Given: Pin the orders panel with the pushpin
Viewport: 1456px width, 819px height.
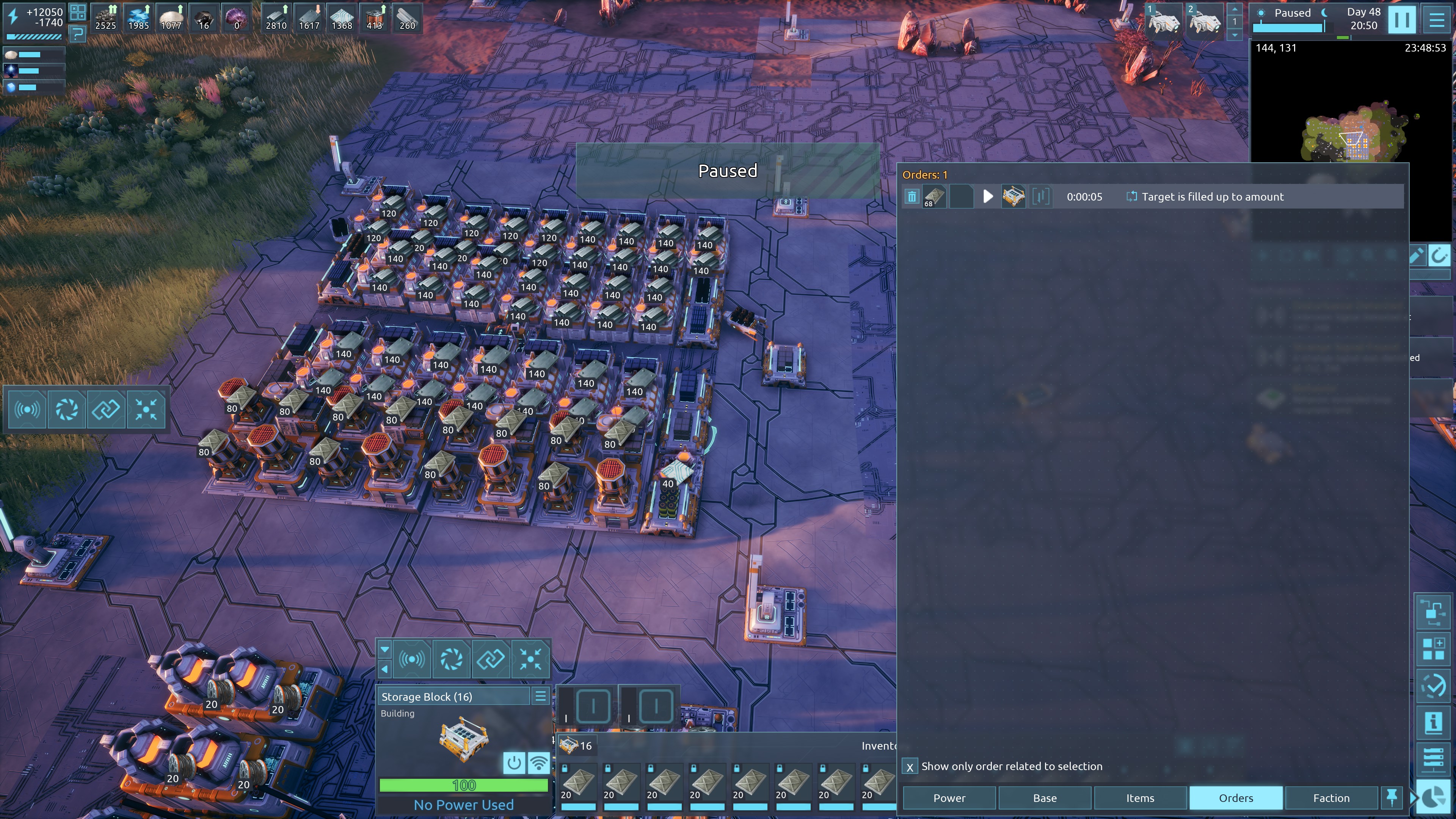Looking at the screenshot, I should (x=1392, y=797).
